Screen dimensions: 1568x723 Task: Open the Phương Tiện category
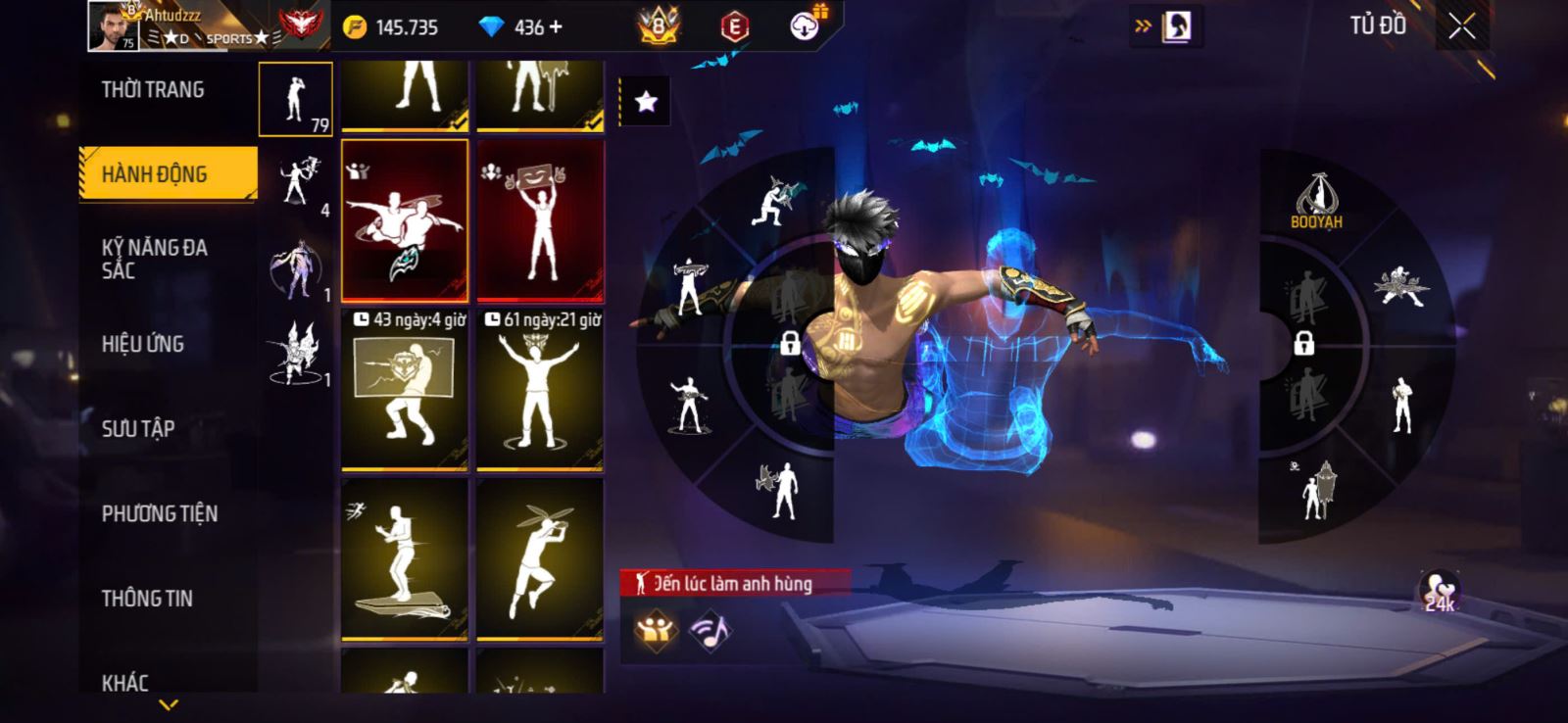click(160, 513)
